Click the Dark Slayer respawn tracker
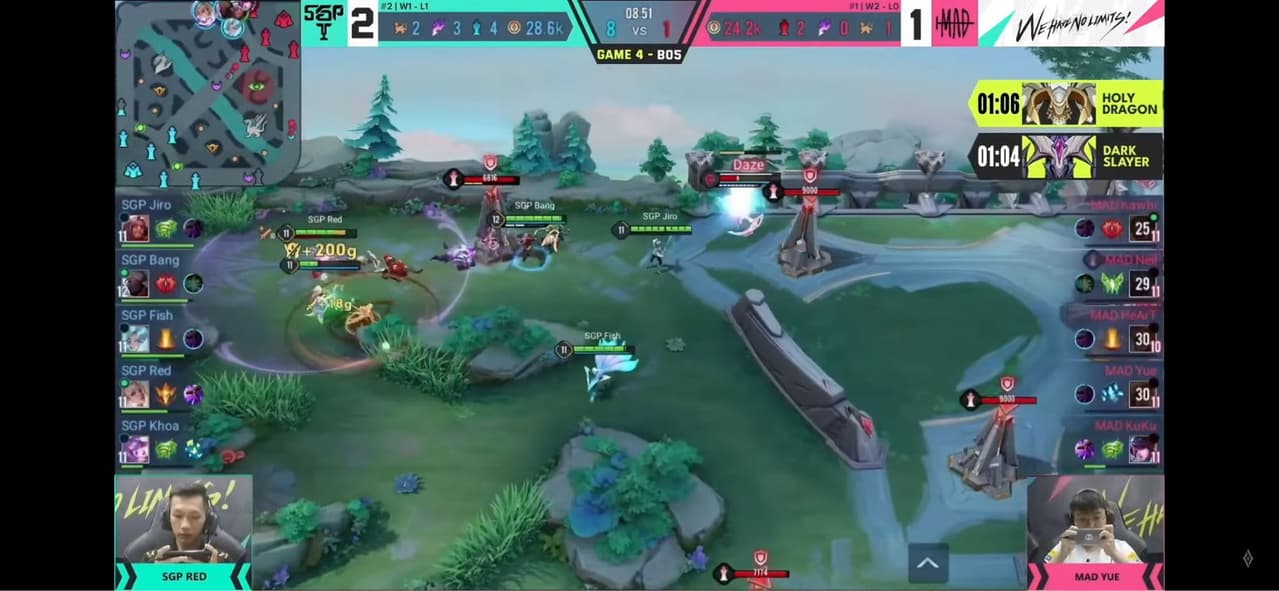 click(1065, 156)
